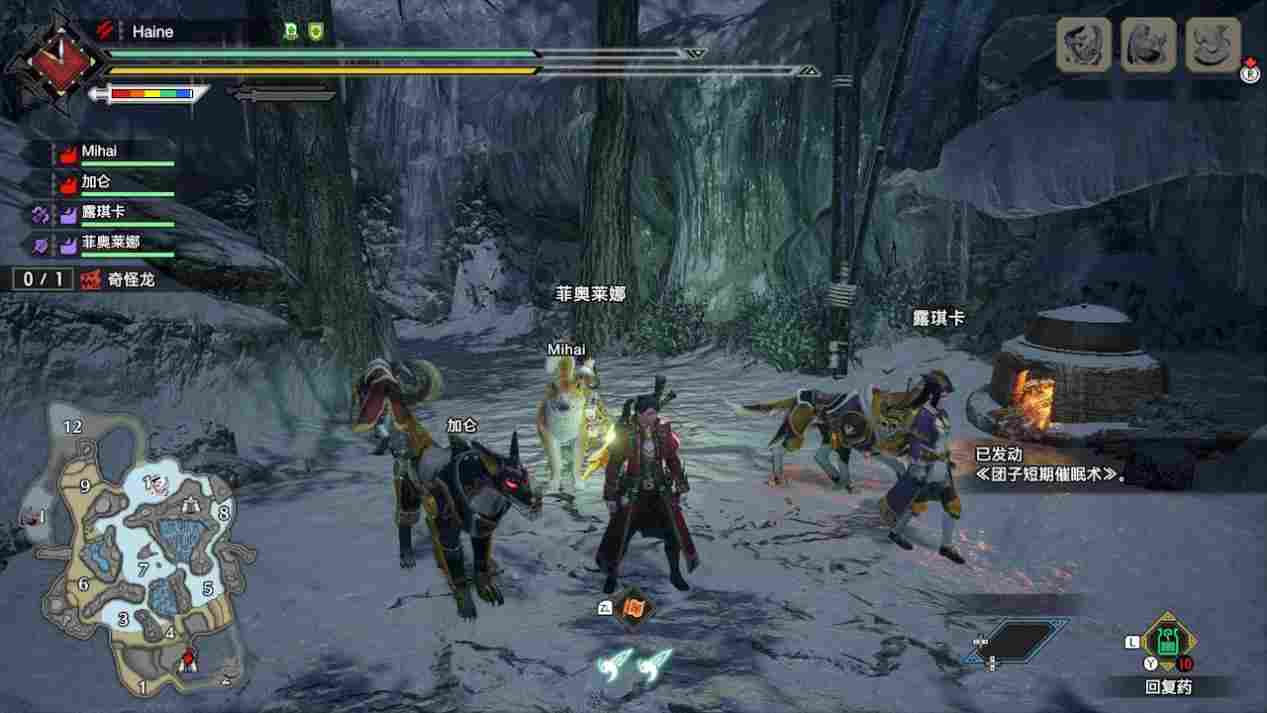1267x713 pixels.
Task: Select the red camp marker on minimap
Action: click(187, 658)
